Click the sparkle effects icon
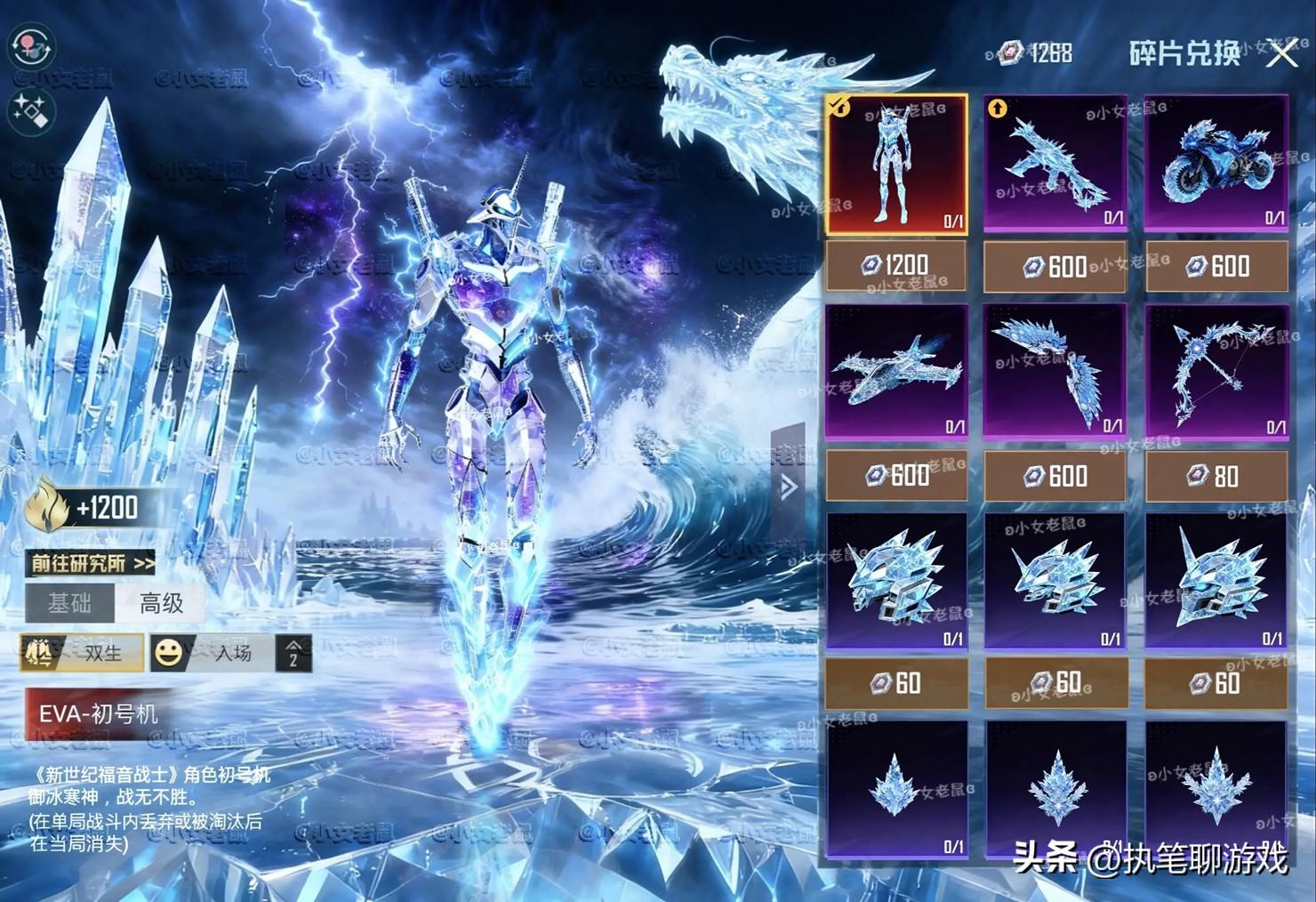The height and width of the screenshot is (902, 1316). tap(32, 112)
